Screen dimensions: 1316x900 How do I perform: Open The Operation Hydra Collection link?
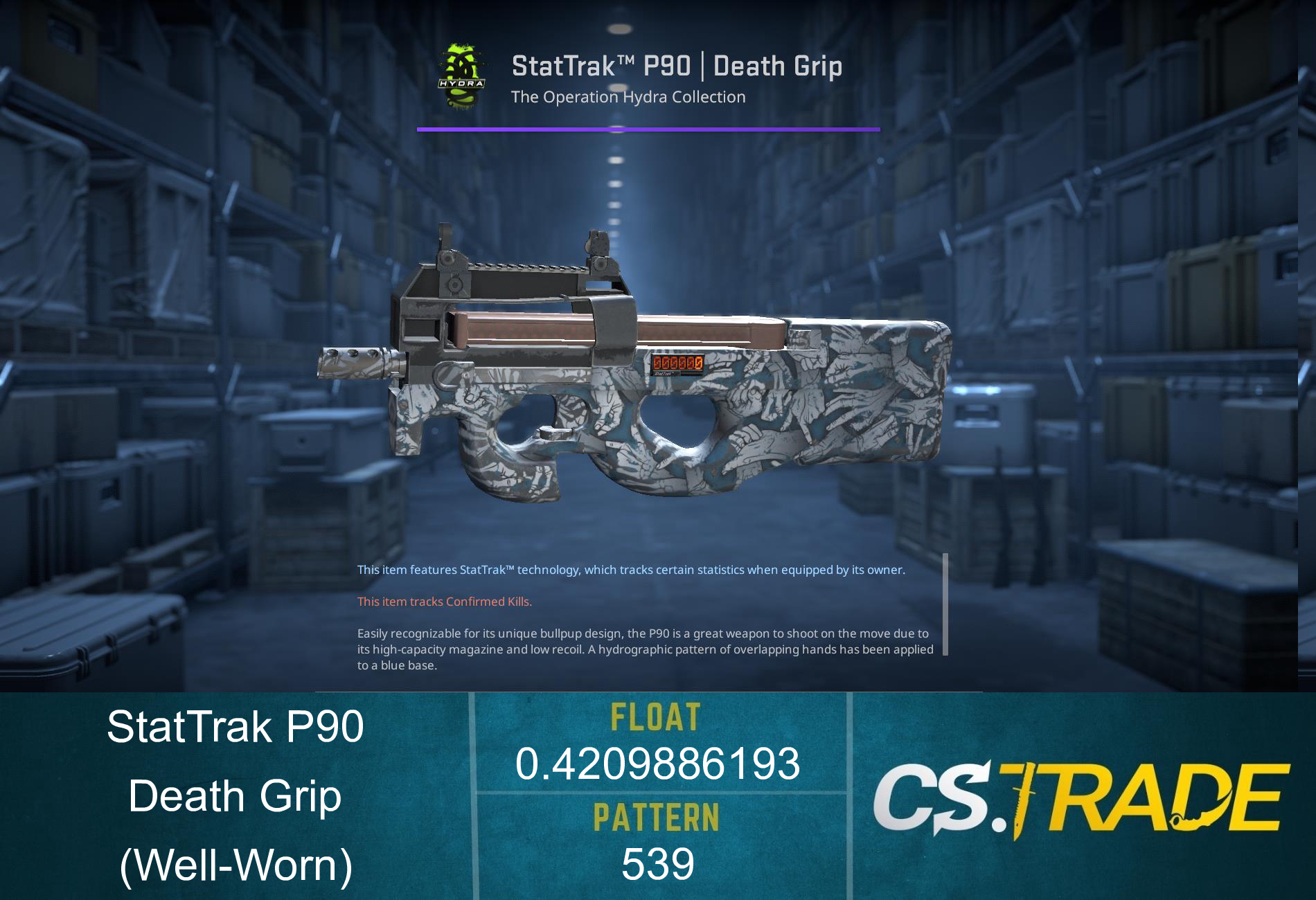click(627, 97)
